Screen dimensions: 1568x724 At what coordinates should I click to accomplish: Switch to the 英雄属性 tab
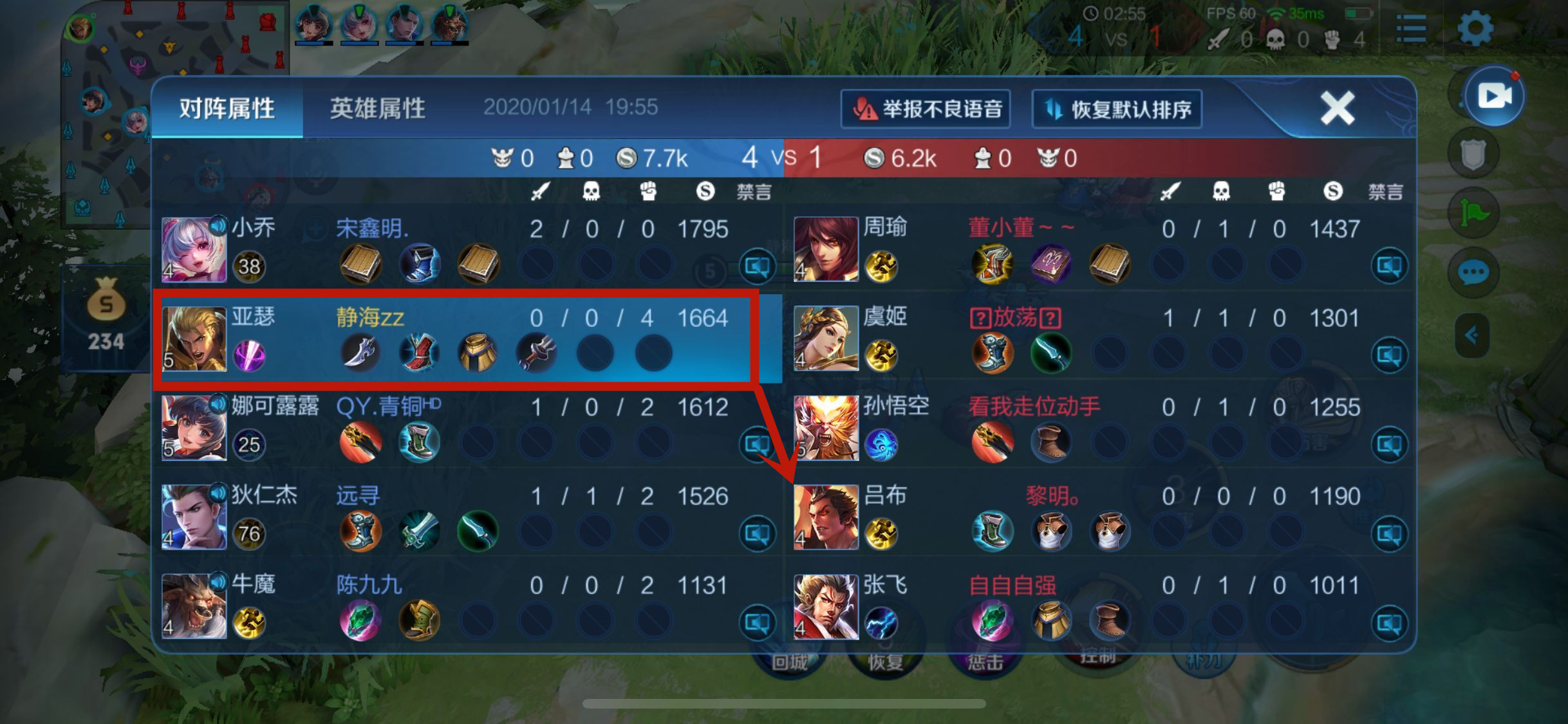tap(378, 108)
